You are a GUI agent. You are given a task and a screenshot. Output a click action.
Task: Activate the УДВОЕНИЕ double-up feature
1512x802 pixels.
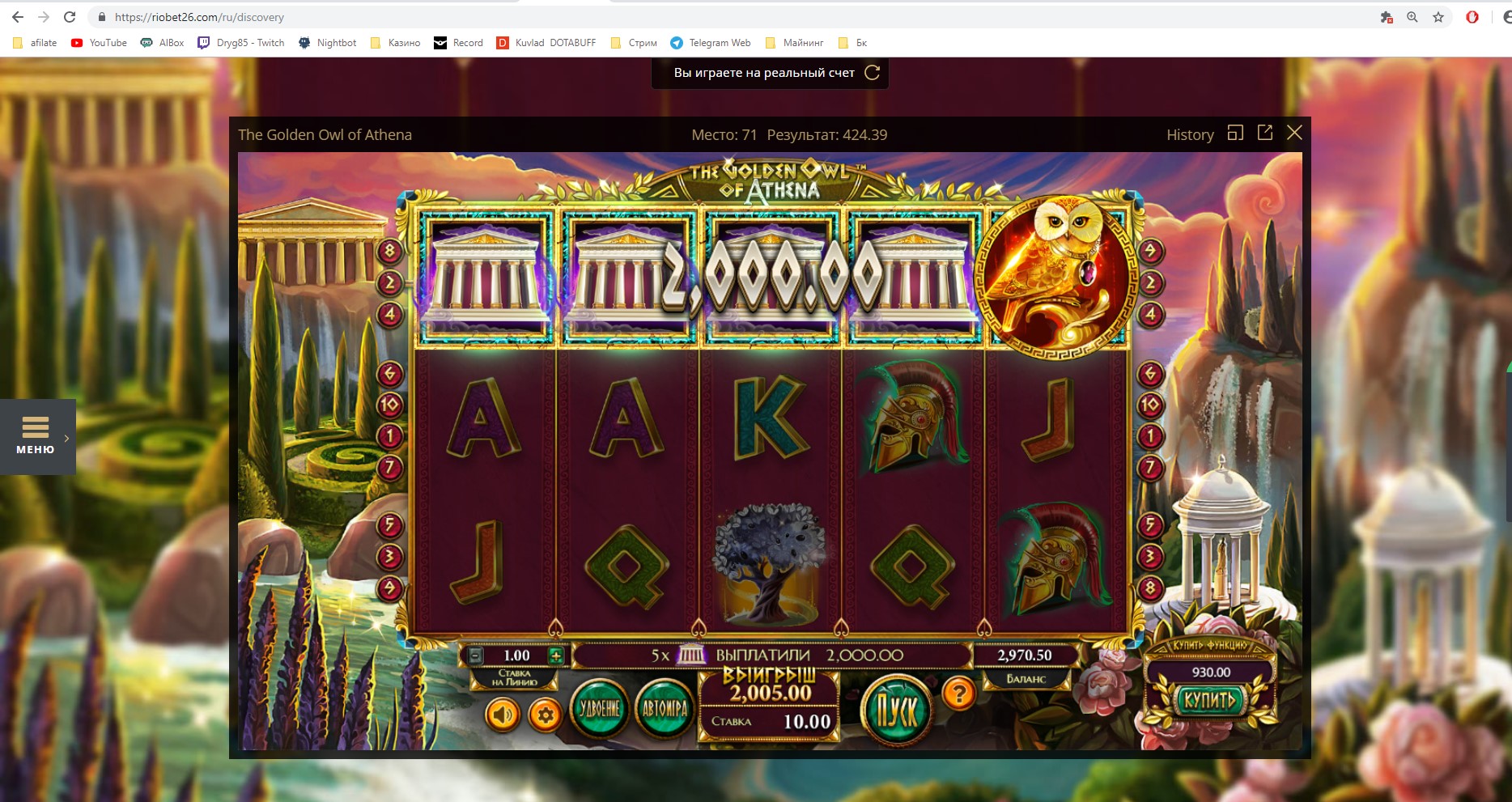coord(600,709)
